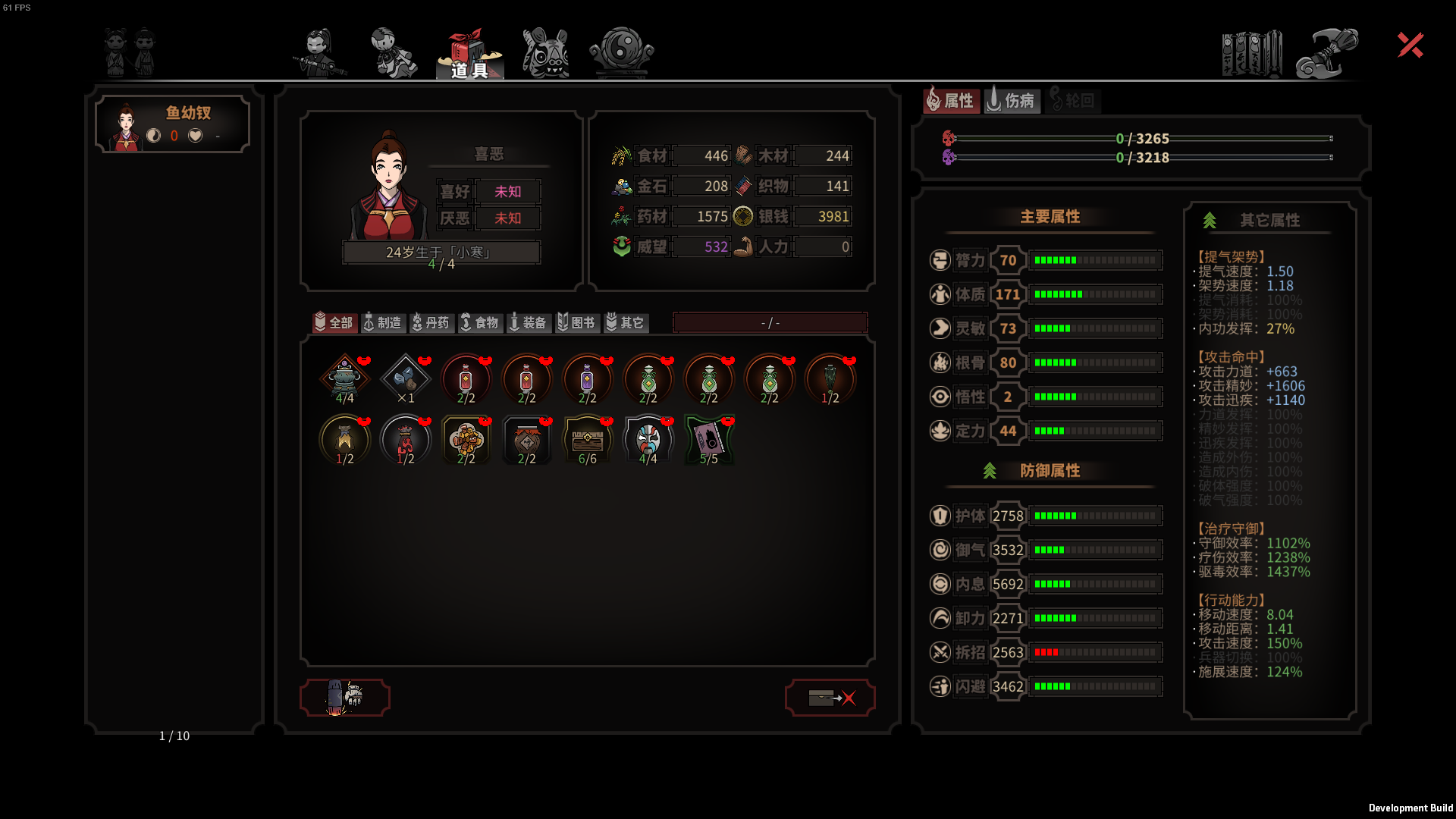Switch to the 伤病 (injuries) tab

click(x=1012, y=100)
